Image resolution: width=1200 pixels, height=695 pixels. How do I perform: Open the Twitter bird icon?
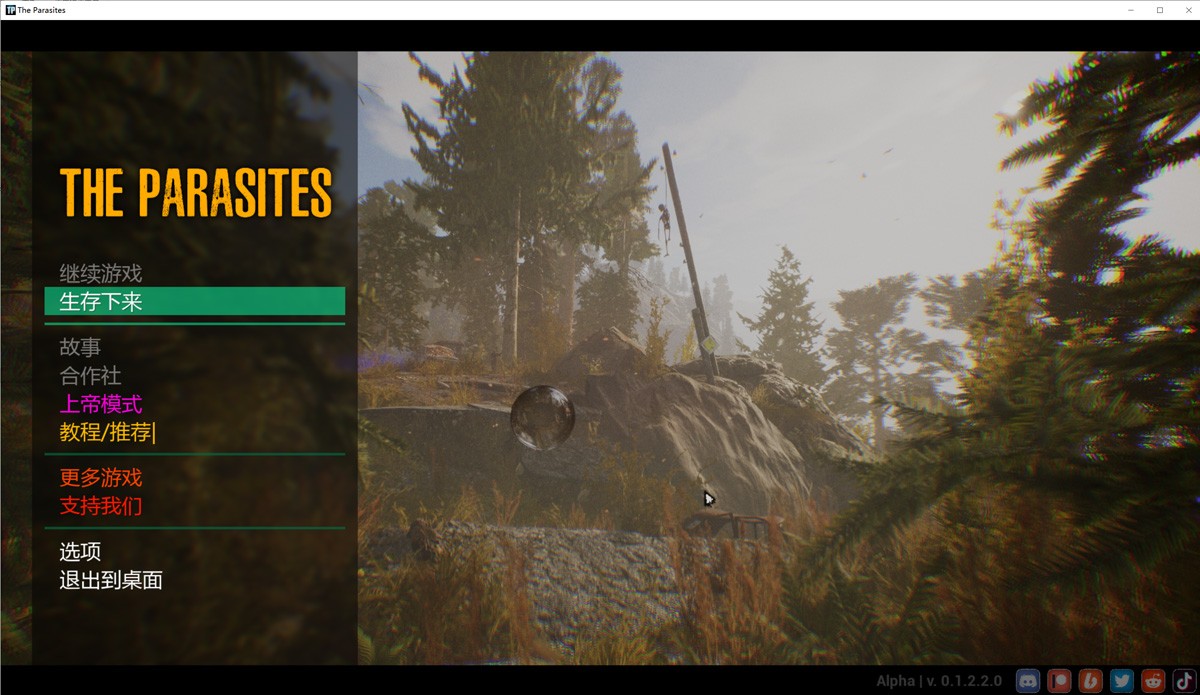(x=1121, y=681)
